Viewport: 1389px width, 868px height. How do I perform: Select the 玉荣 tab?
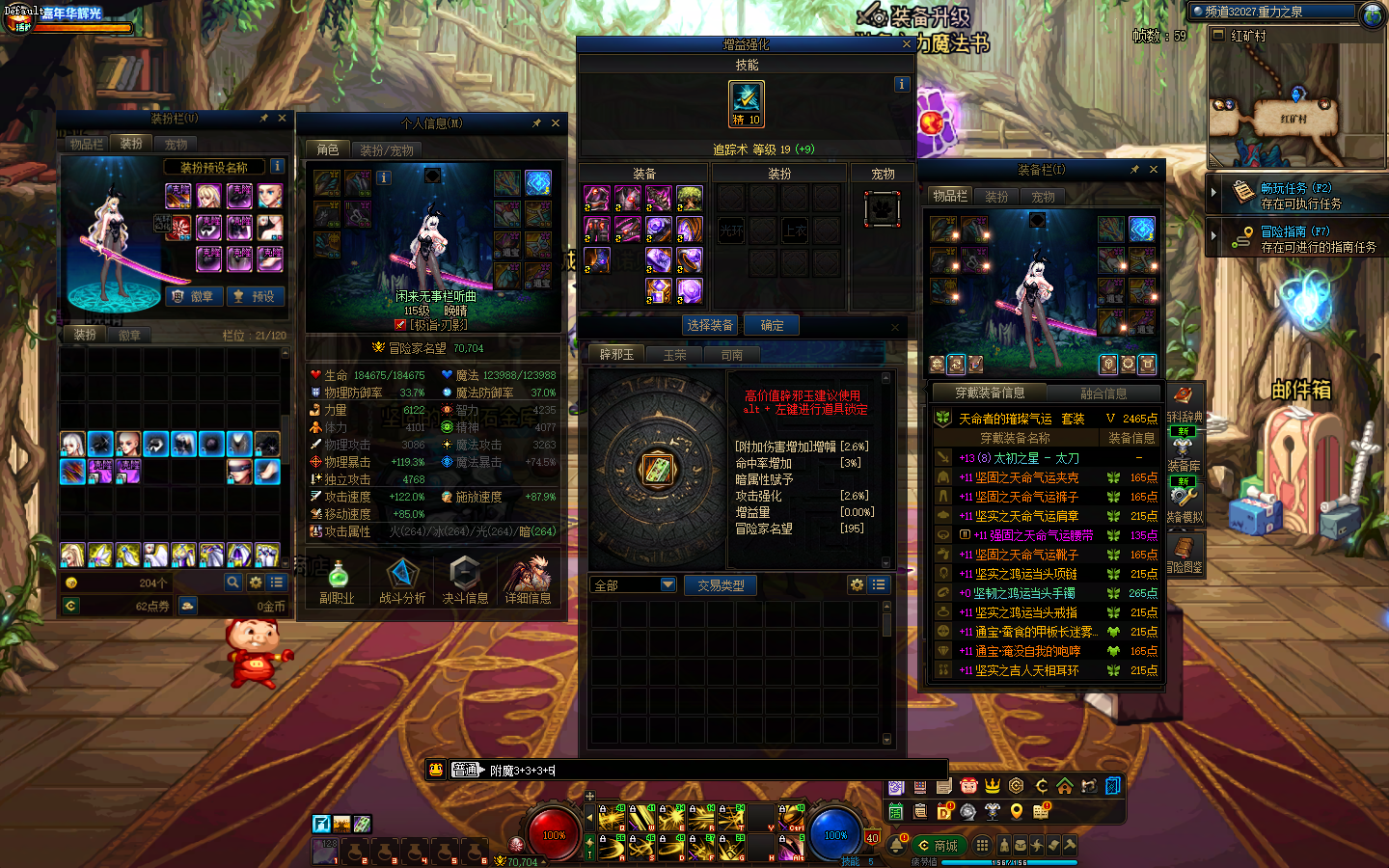pyautogui.click(x=674, y=355)
